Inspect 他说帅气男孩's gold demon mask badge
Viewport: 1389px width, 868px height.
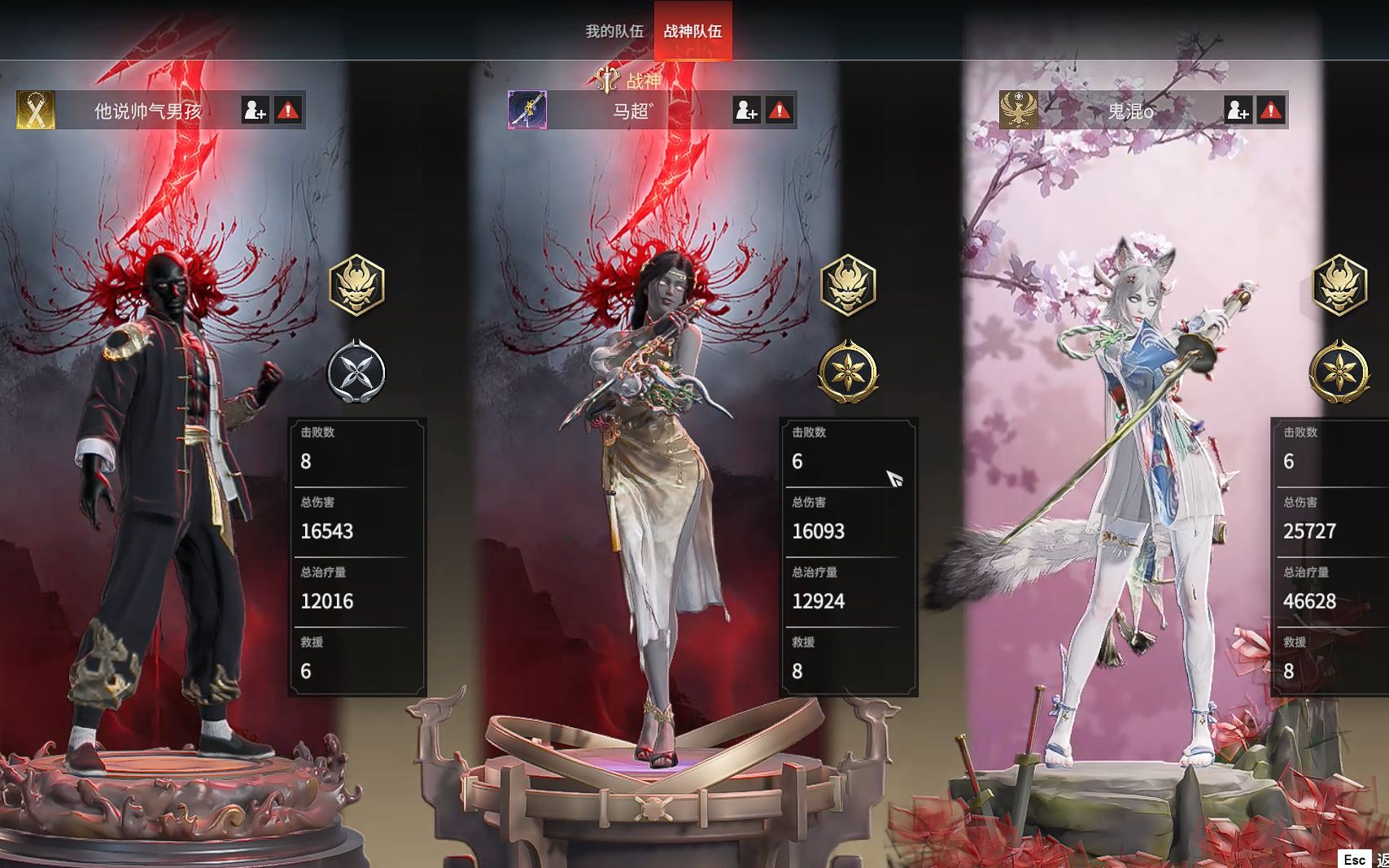[356, 285]
